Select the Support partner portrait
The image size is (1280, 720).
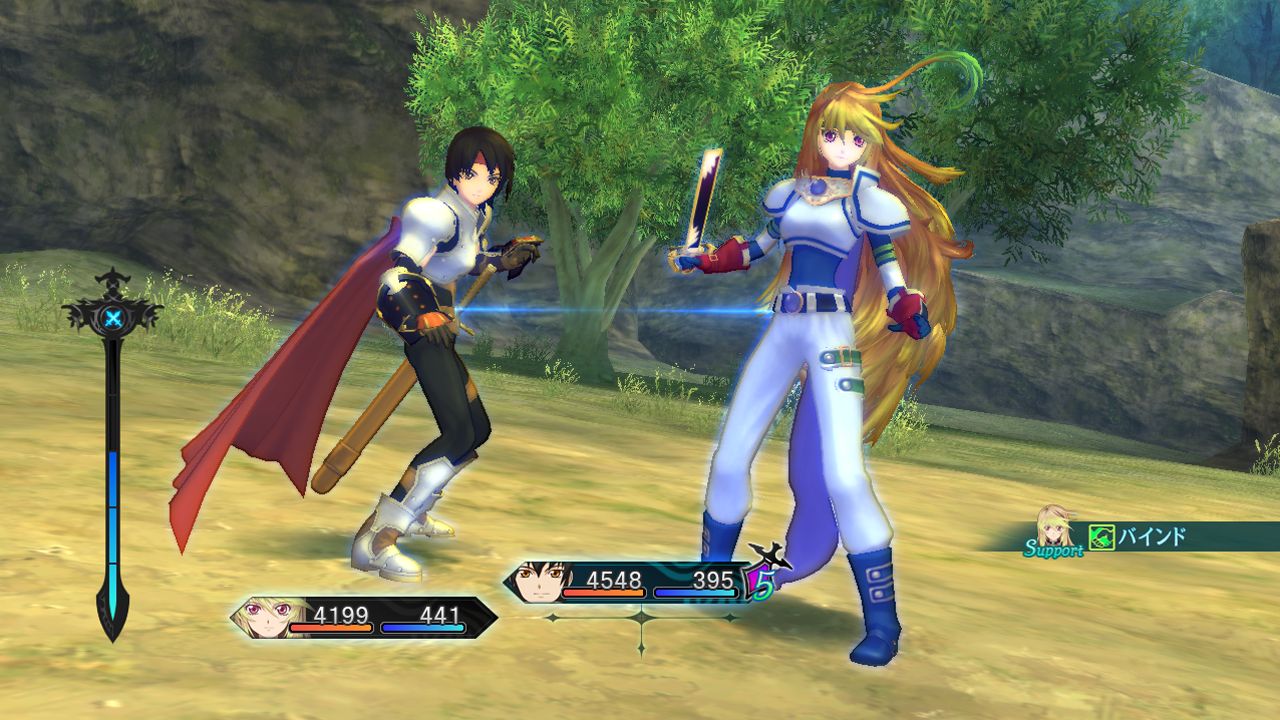coord(1056,528)
